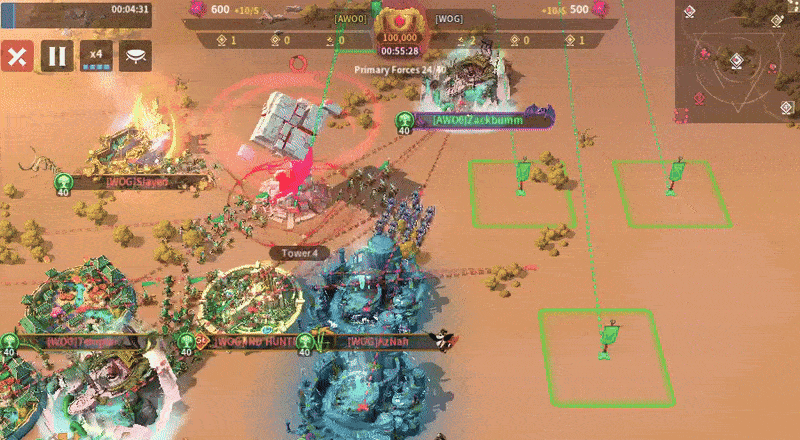800x440 pixels.
Task: Close the battle replay with the red X
Action: click(15, 56)
